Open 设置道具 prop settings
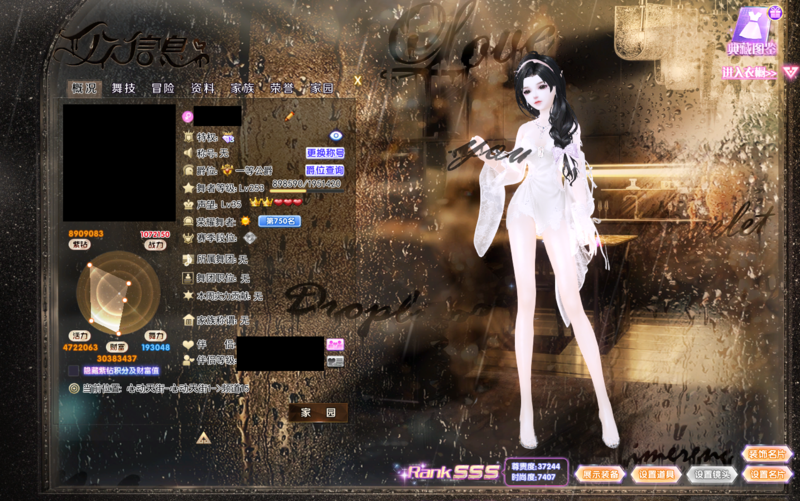The width and height of the screenshot is (800, 501). [x=657, y=474]
